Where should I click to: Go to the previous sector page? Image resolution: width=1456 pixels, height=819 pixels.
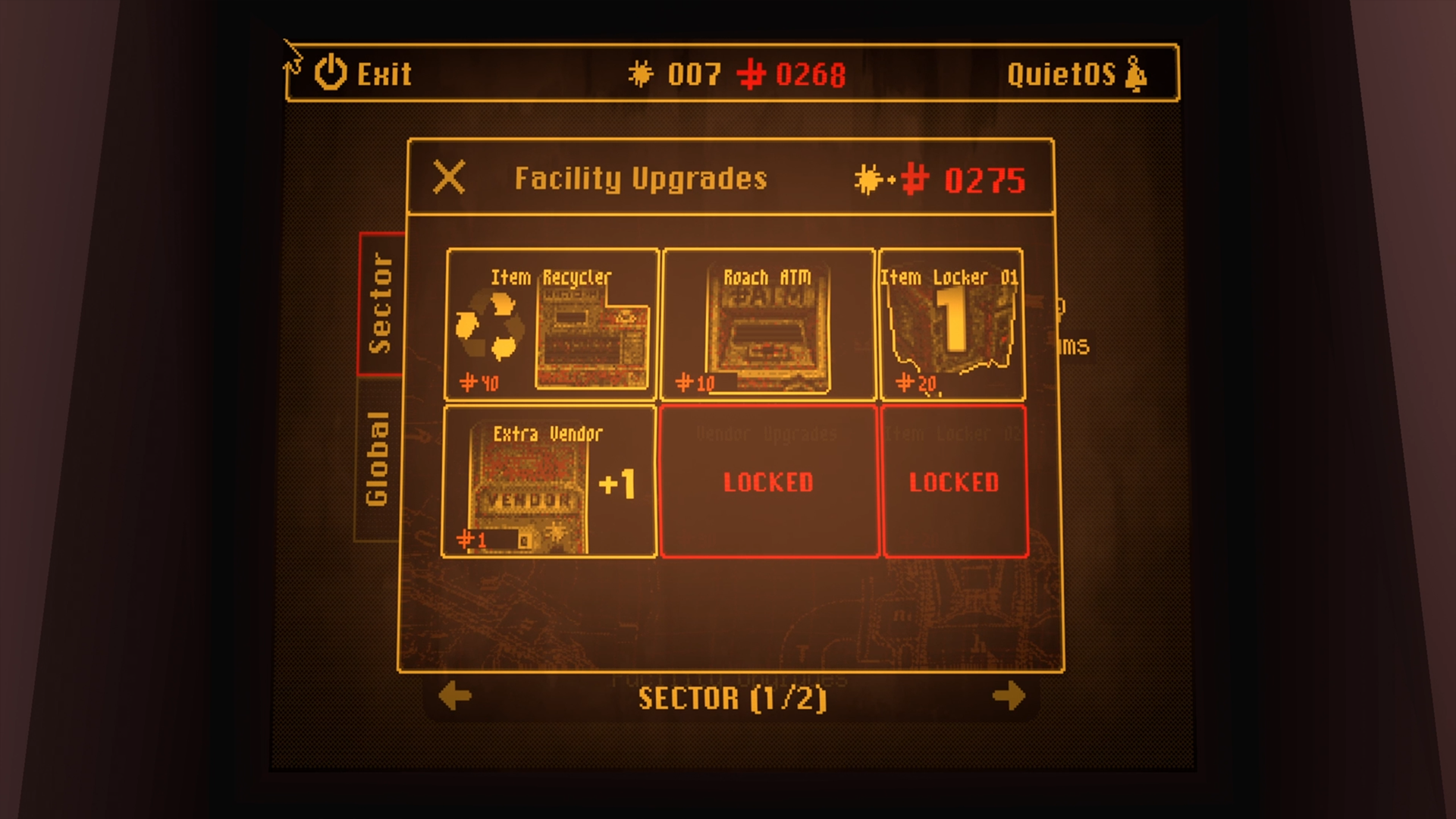tap(455, 696)
